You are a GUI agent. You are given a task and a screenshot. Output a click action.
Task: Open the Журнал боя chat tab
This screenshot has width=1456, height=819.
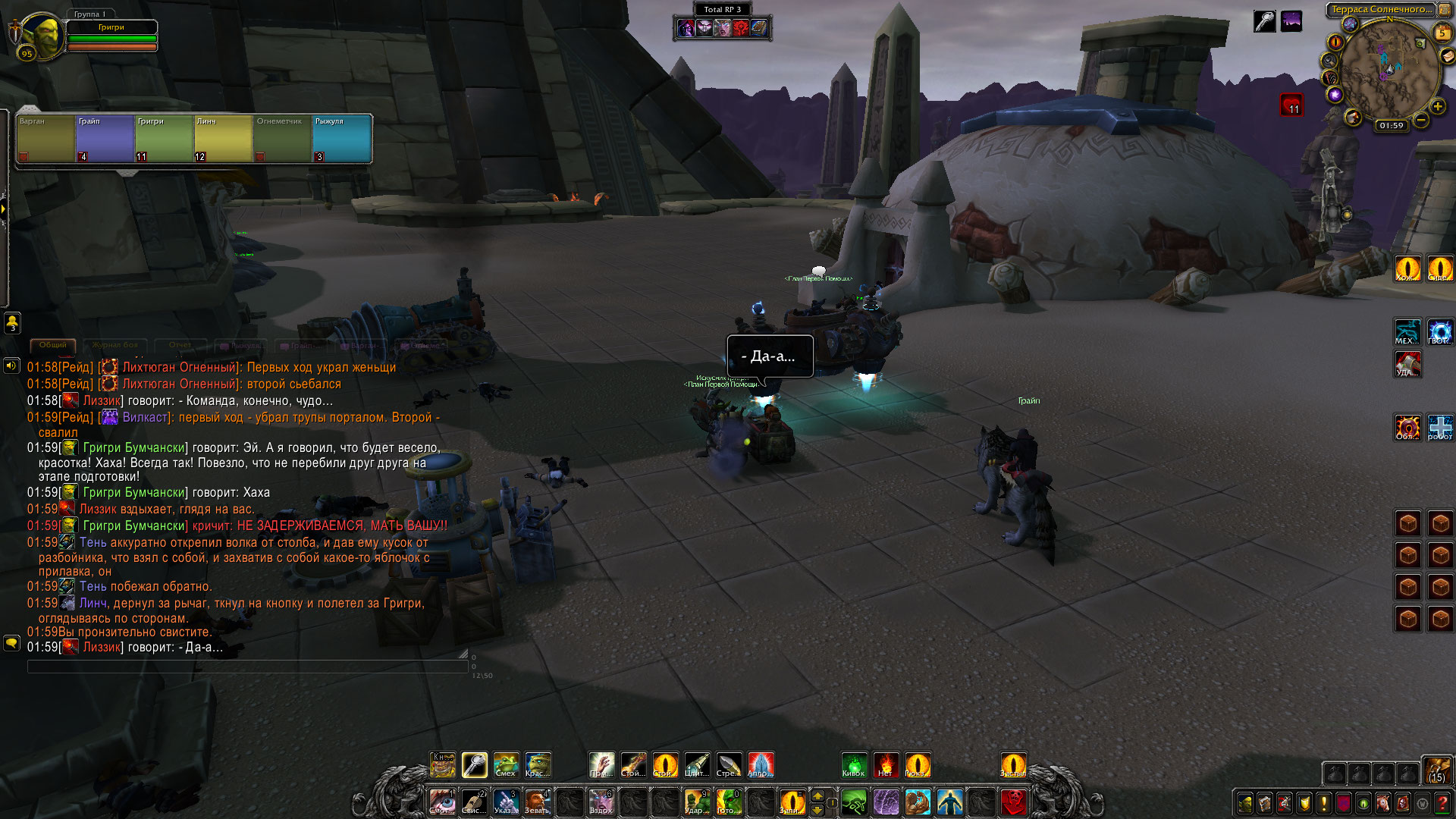115,345
